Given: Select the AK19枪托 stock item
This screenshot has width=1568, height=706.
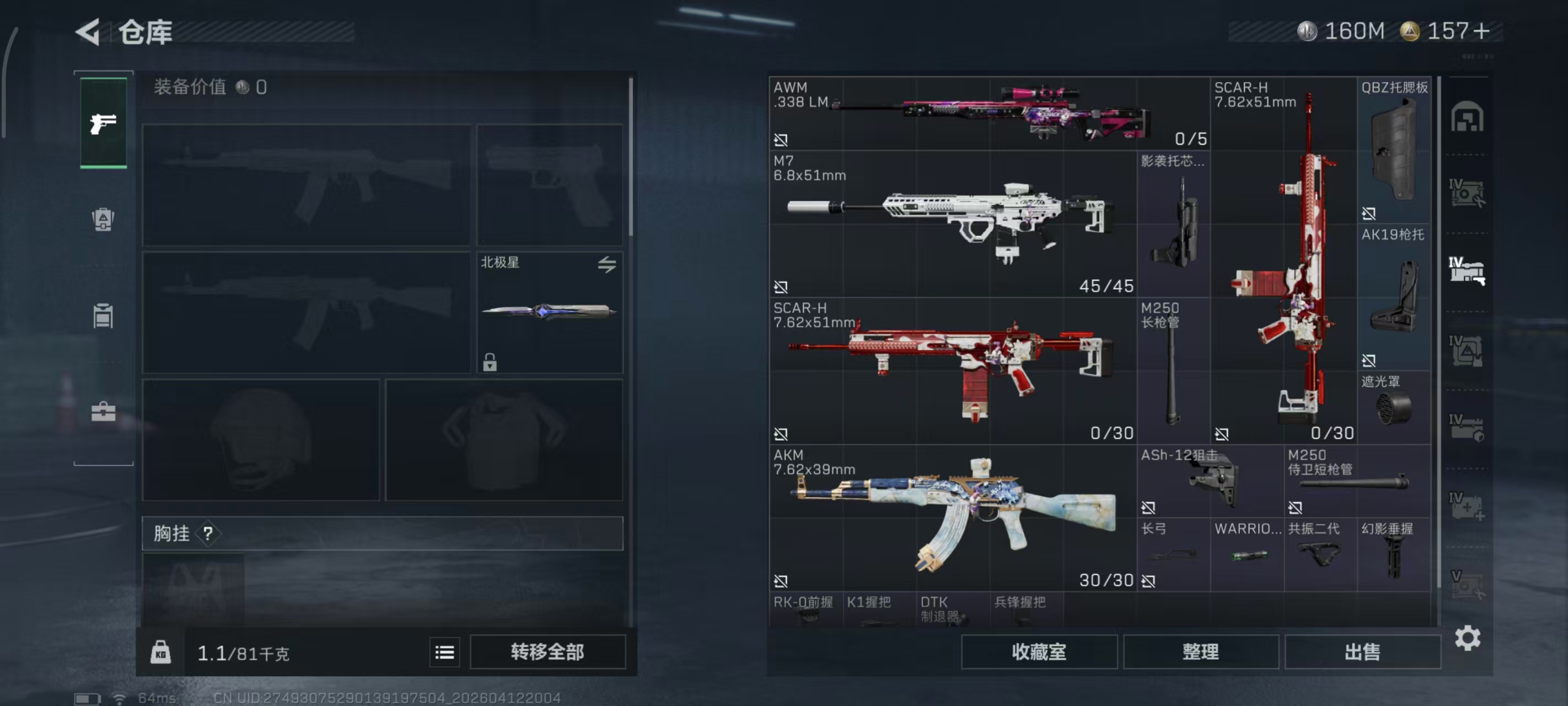Looking at the screenshot, I should pos(1393,297).
